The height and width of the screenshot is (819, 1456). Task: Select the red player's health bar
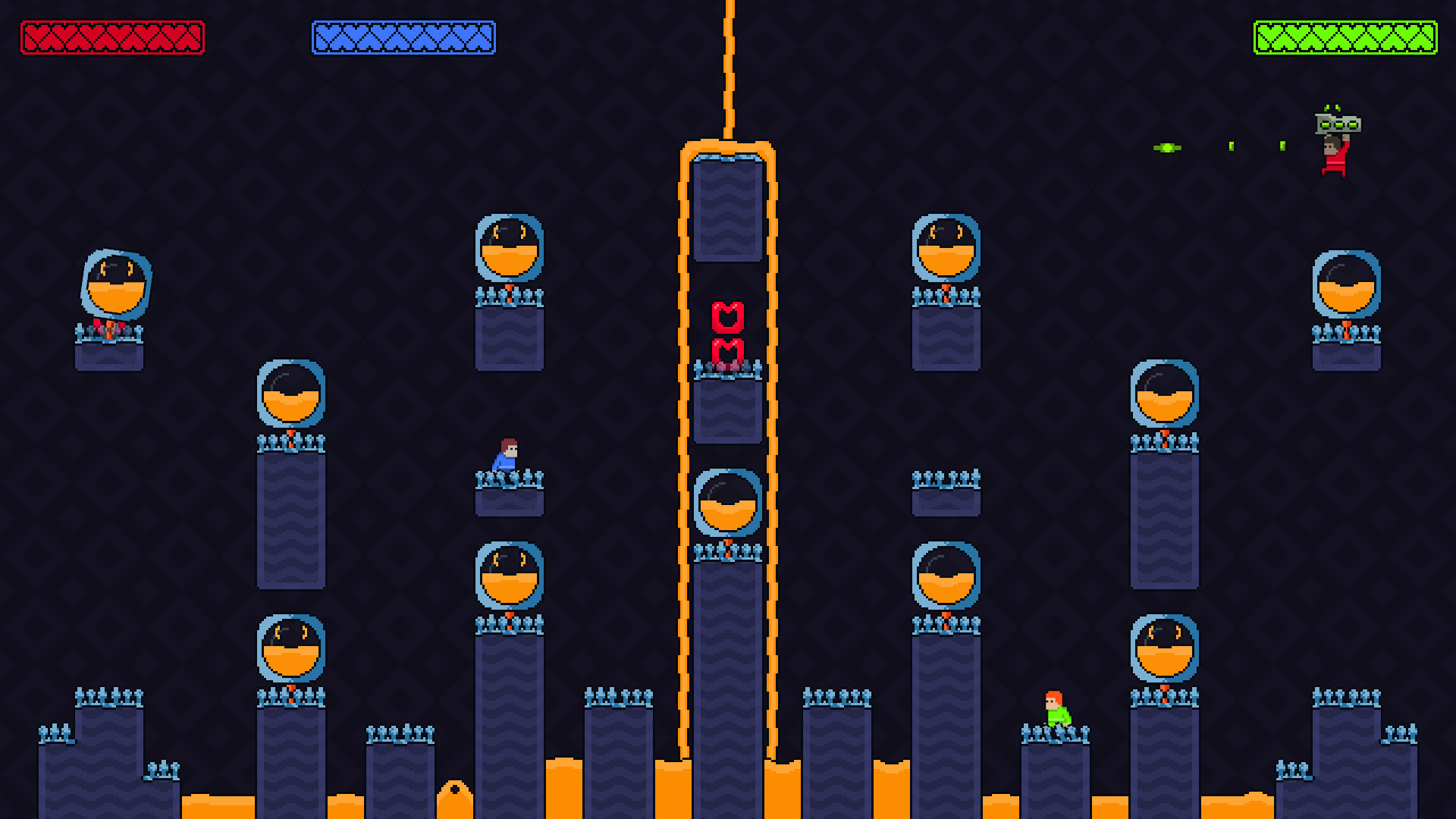(114, 36)
